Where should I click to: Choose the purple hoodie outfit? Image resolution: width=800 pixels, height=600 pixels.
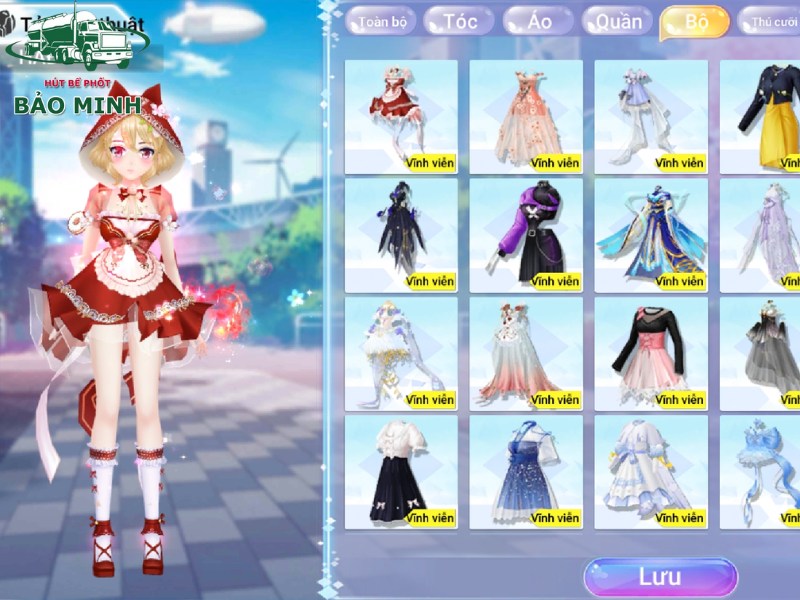[x=526, y=234]
